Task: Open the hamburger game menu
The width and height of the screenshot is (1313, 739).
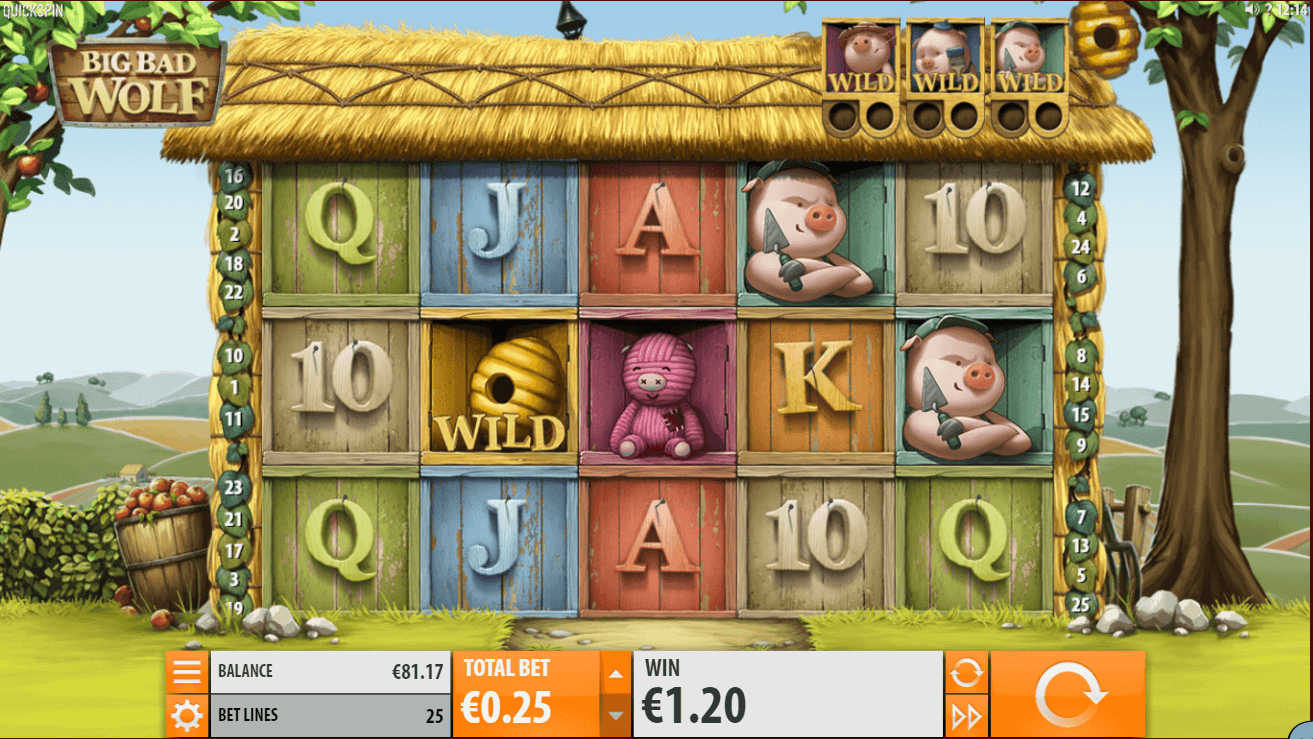Action: tap(187, 671)
